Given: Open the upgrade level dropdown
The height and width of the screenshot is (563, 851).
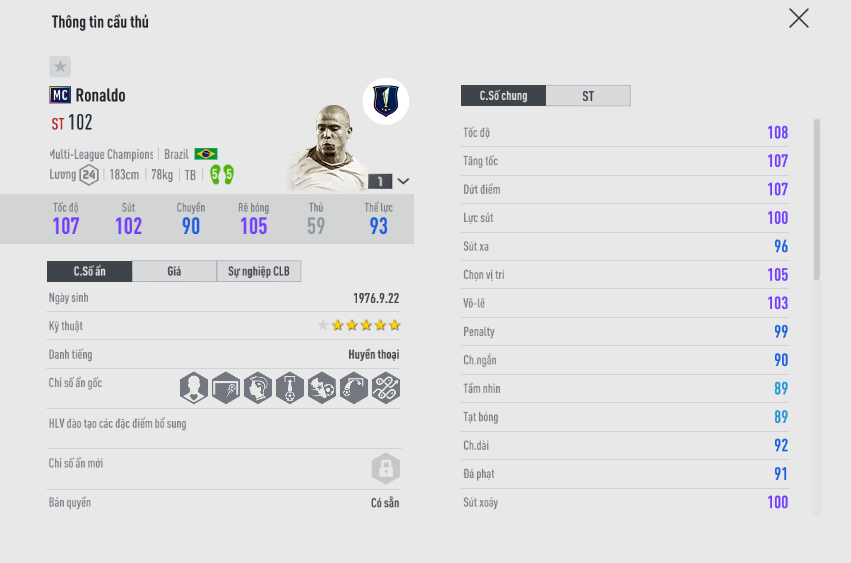Looking at the screenshot, I should pyautogui.click(x=403, y=181).
